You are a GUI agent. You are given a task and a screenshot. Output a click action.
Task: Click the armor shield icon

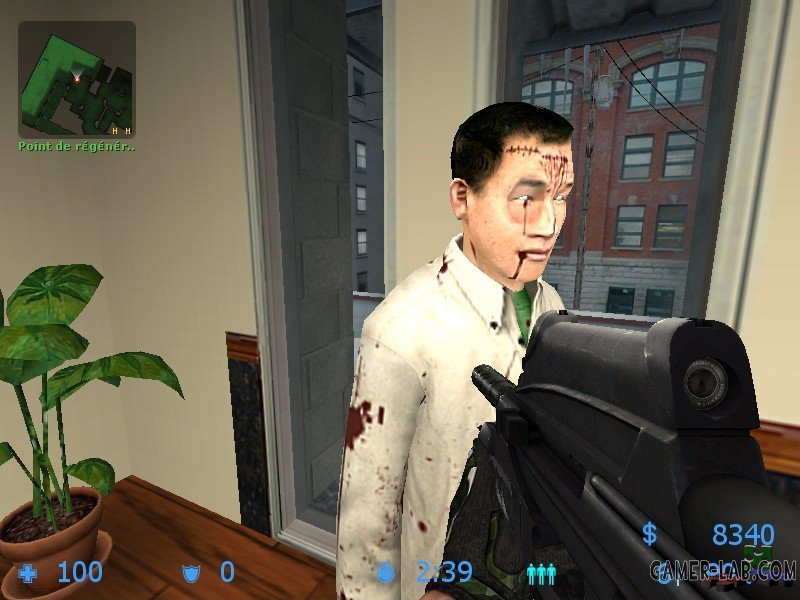click(x=190, y=573)
